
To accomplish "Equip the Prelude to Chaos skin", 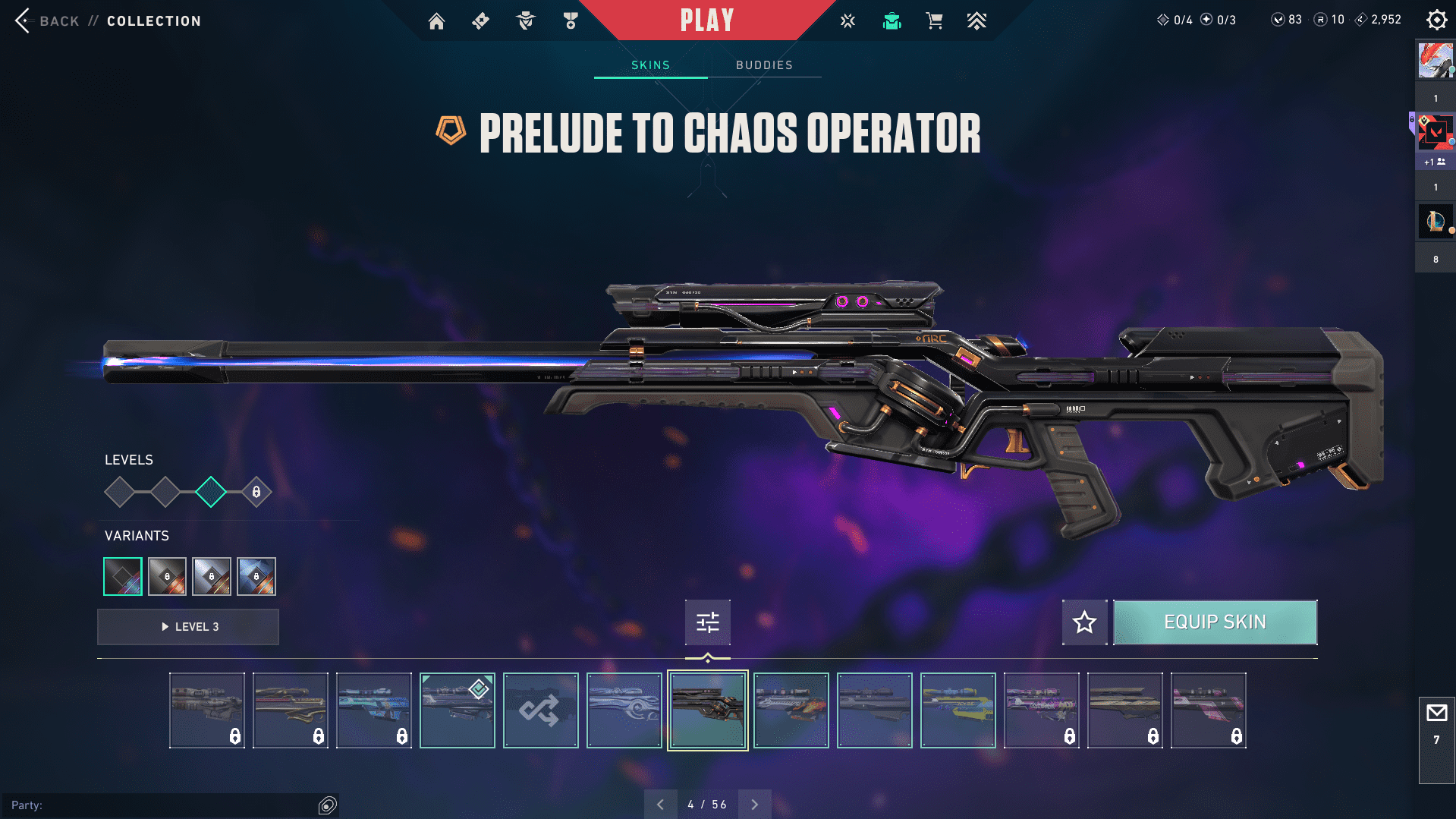I will tap(1214, 622).
